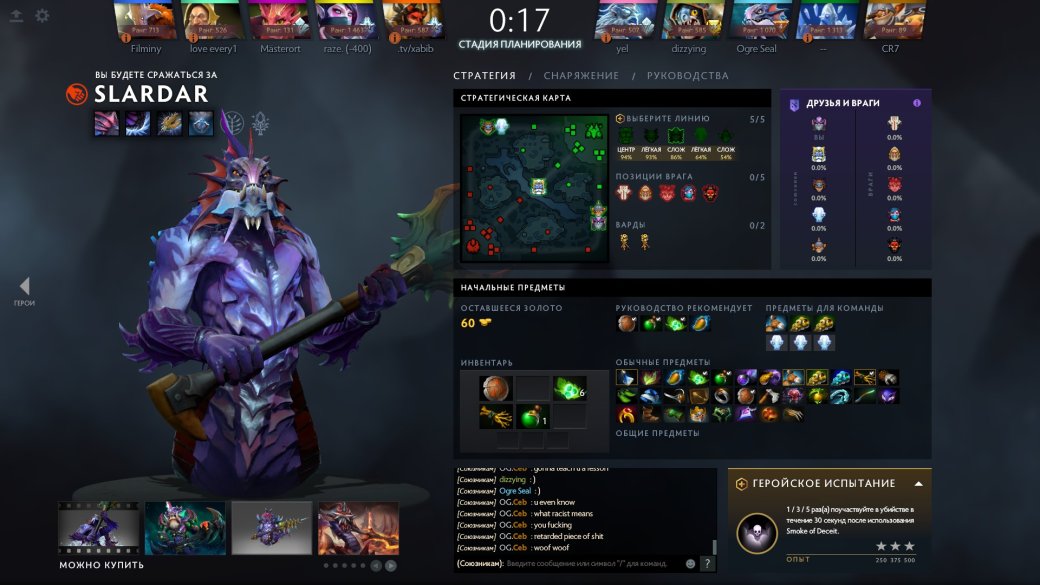1040x585 pixels.
Task: Go to next purchasable items page
Action: (391, 565)
